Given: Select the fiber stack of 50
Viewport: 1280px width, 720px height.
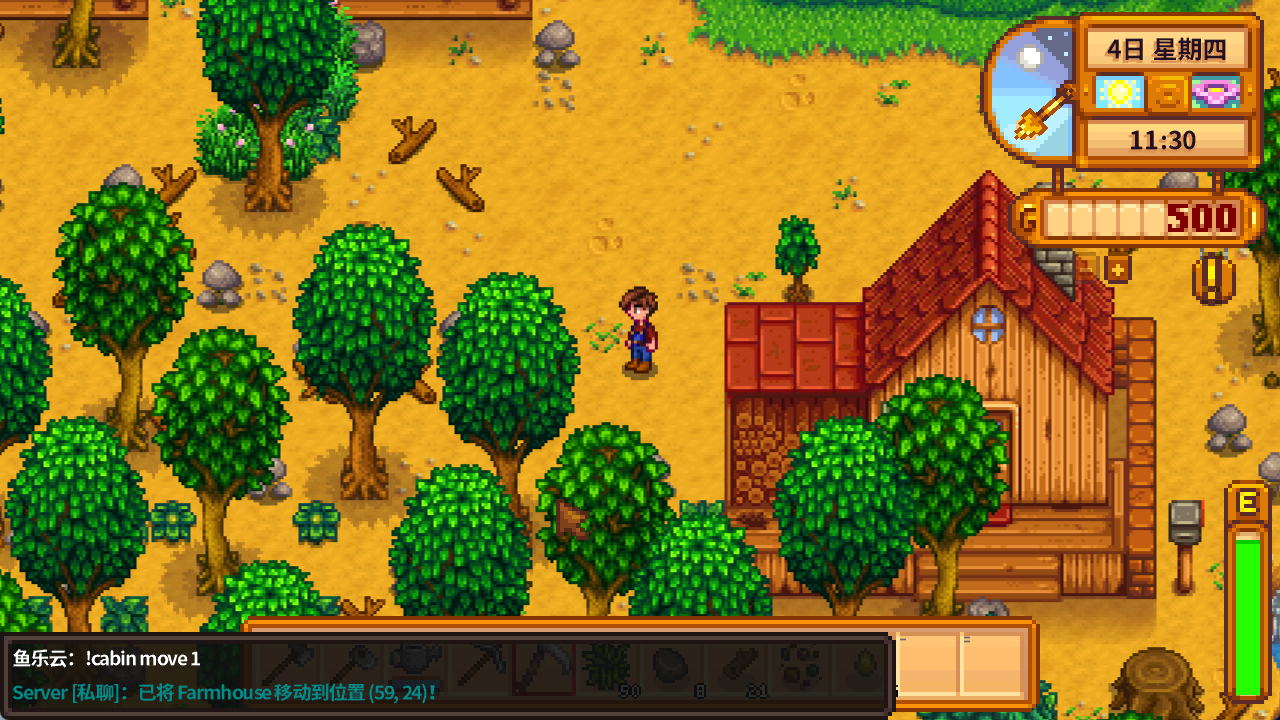Looking at the screenshot, I should [x=606, y=665].
